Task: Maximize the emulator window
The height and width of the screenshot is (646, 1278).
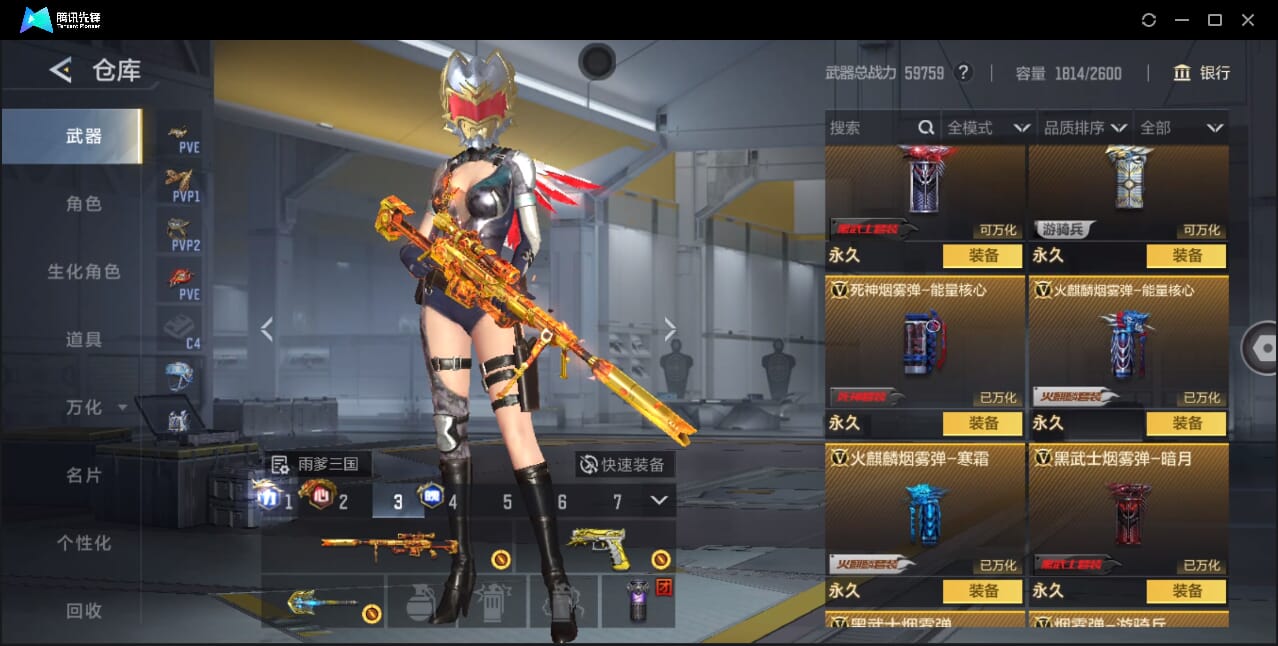Action: [1215, 20]
